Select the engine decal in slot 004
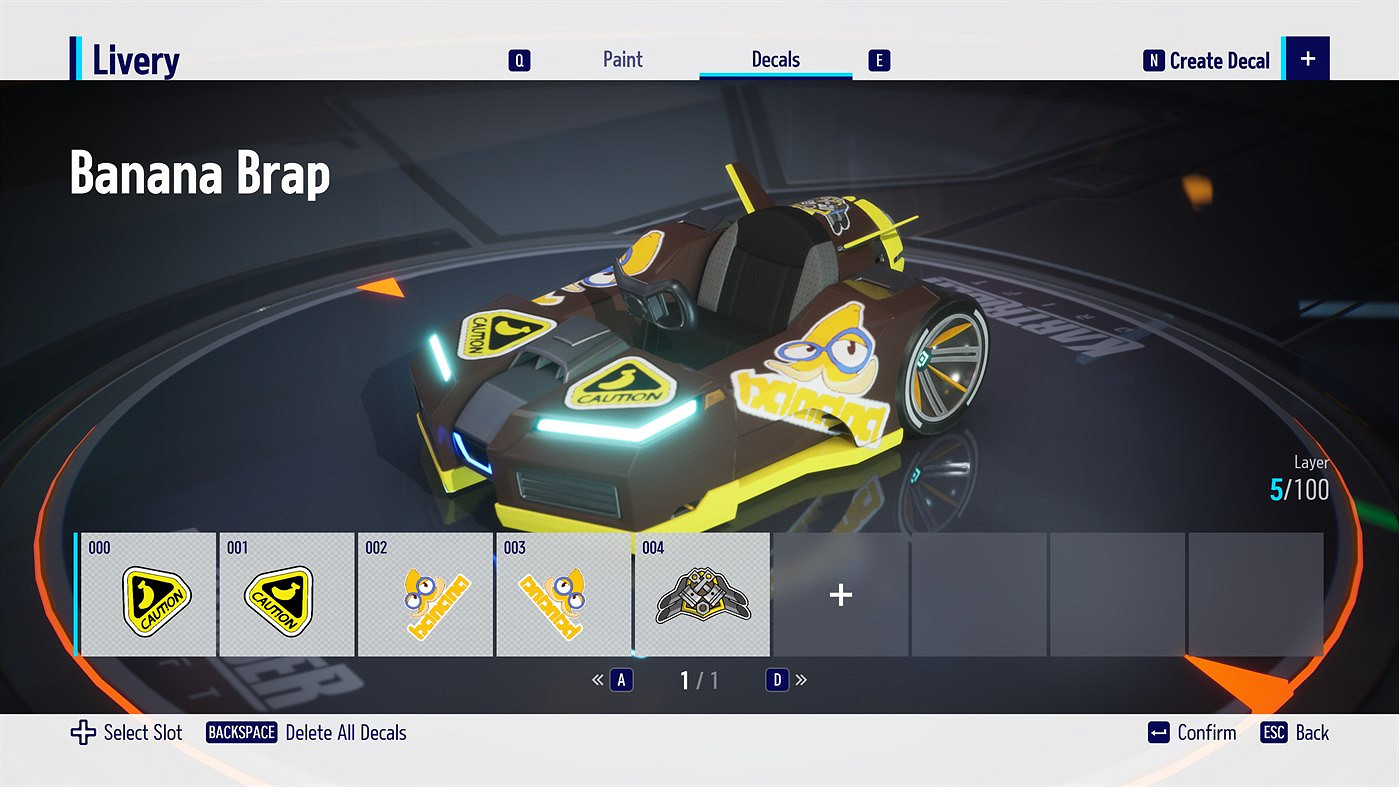The height and width of the screenshot is (787, 1399). pos(702,595)
